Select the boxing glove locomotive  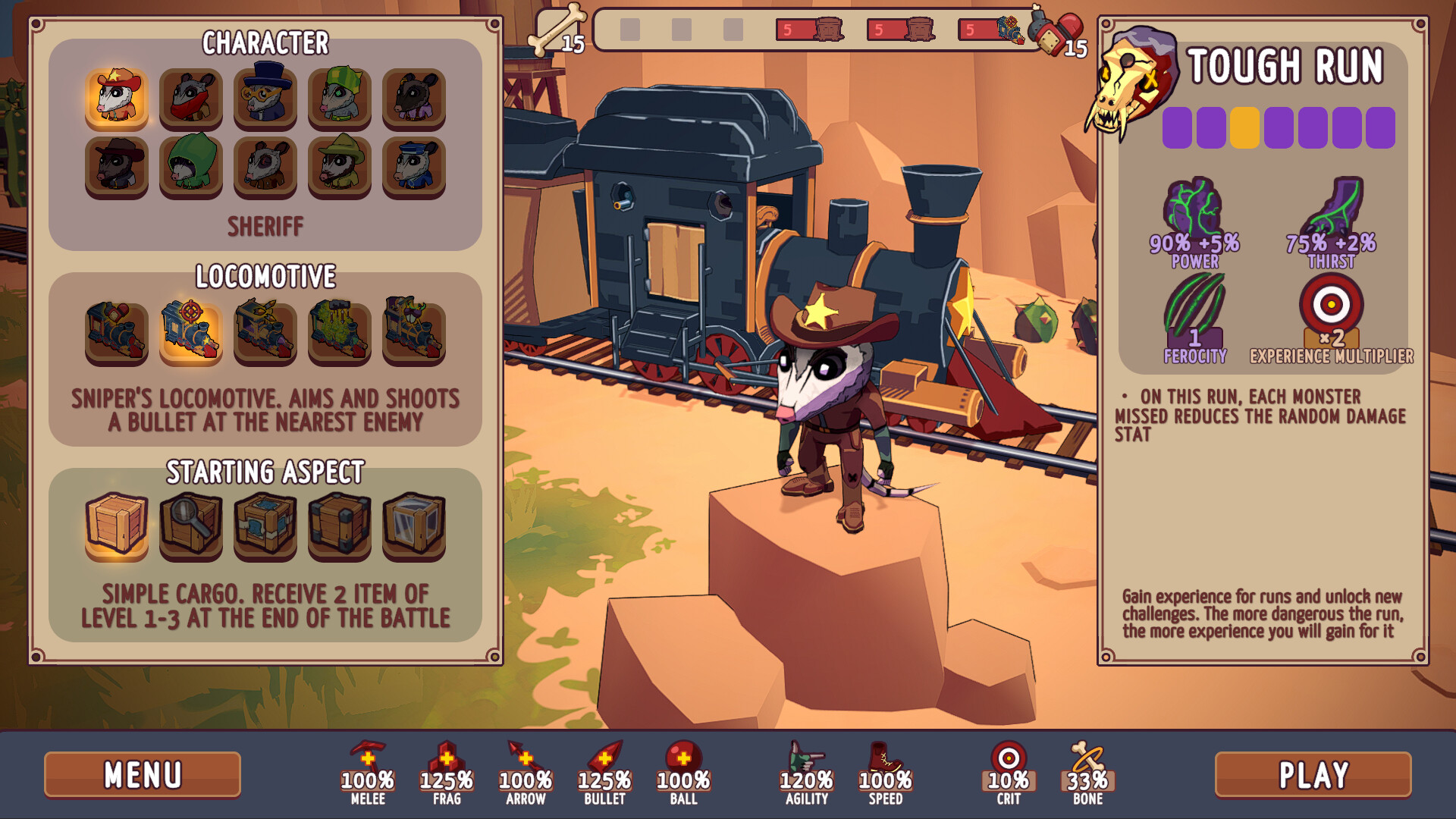coord(116,331)
